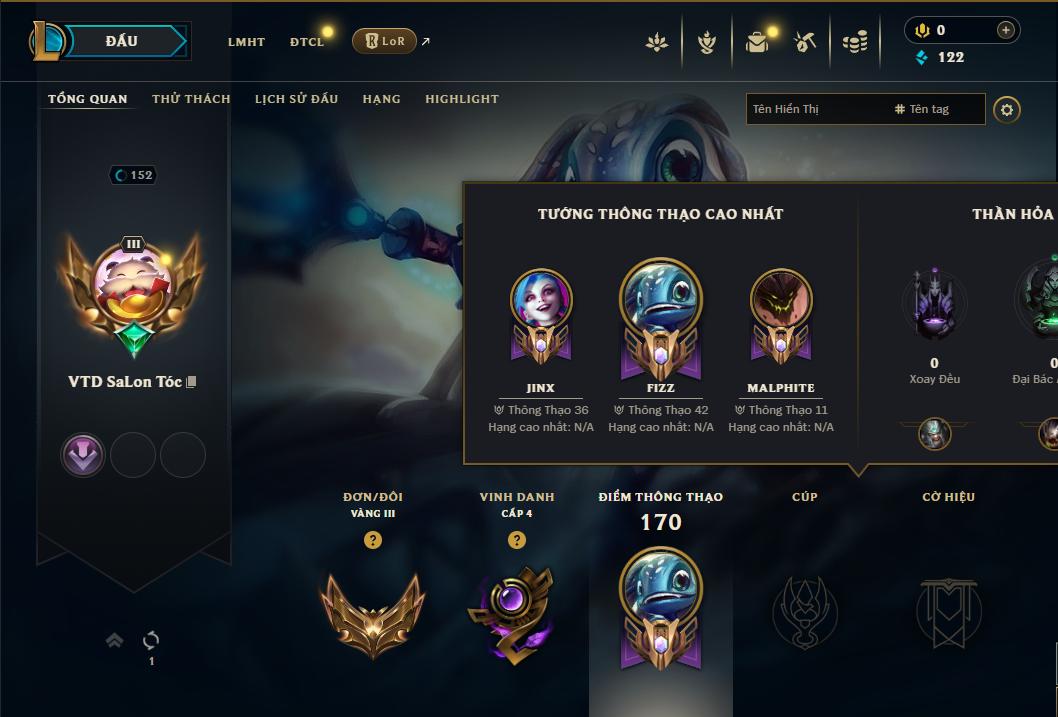This screenshot has height=717, width=1058.
Task: Open profile settings gear button
Action: 1007,109
